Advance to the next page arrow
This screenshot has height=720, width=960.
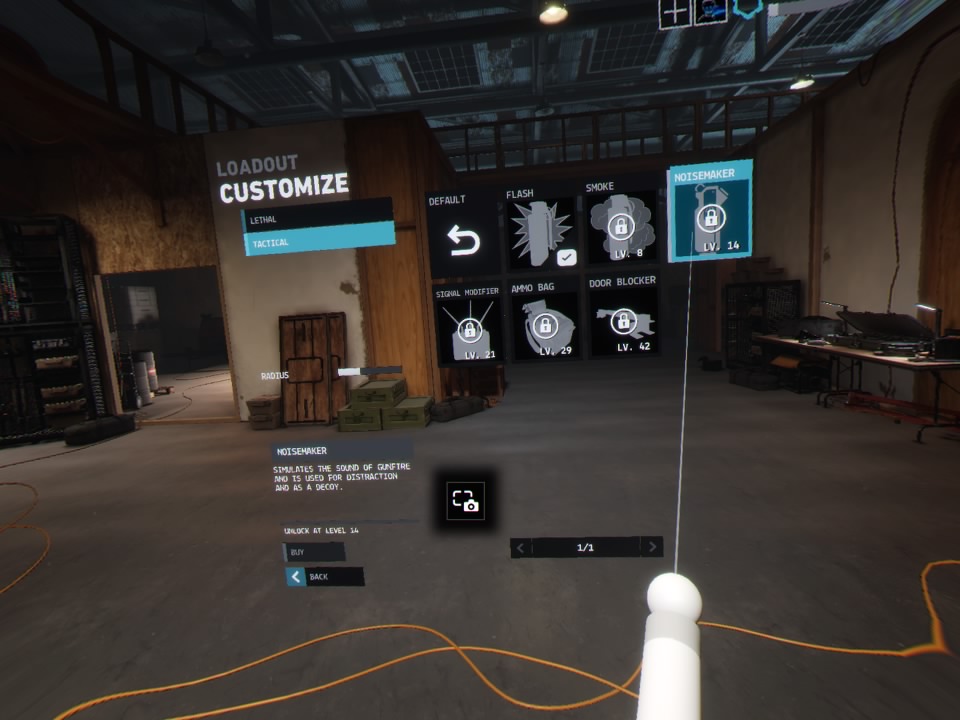tap(651, 547)
